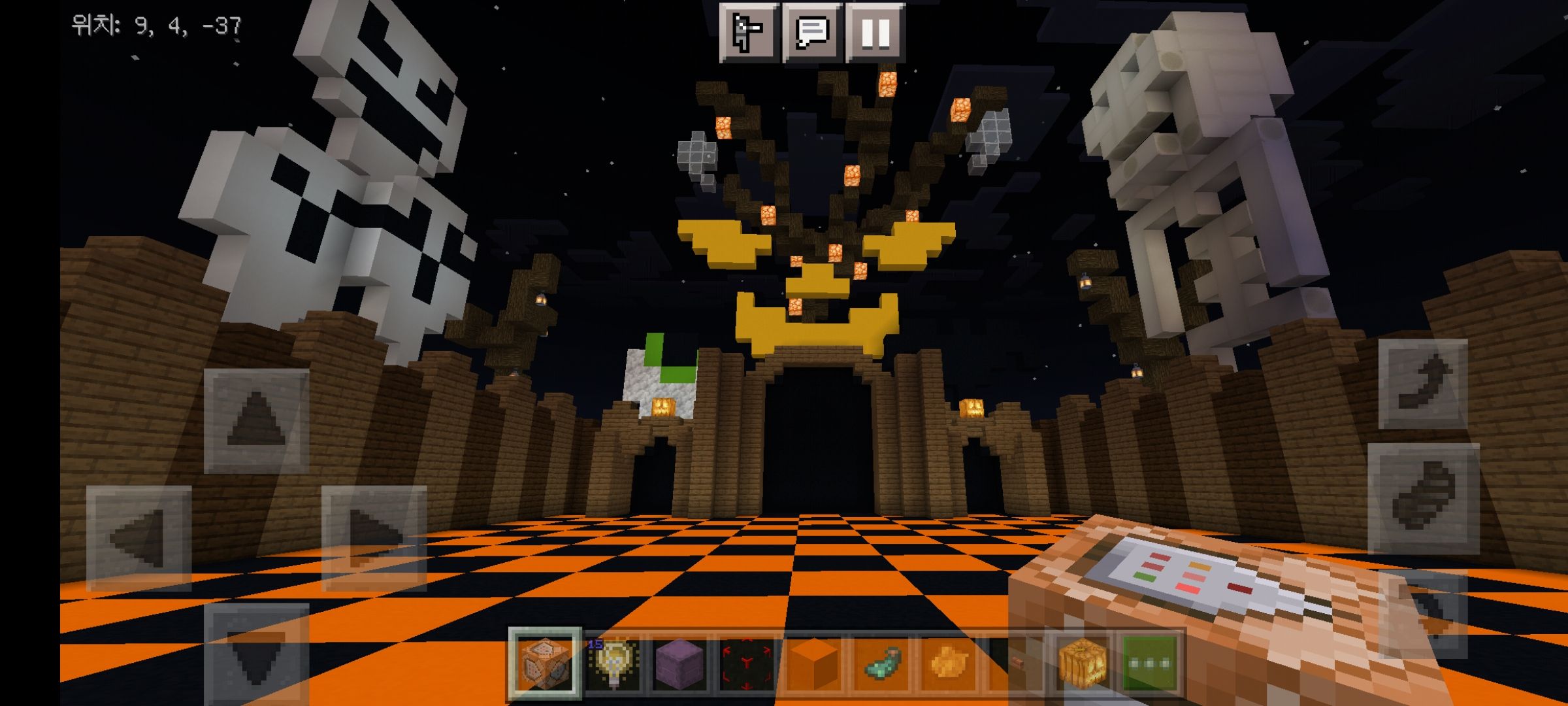
Task: Select the light block bulb slot
Action: (612, 664)
